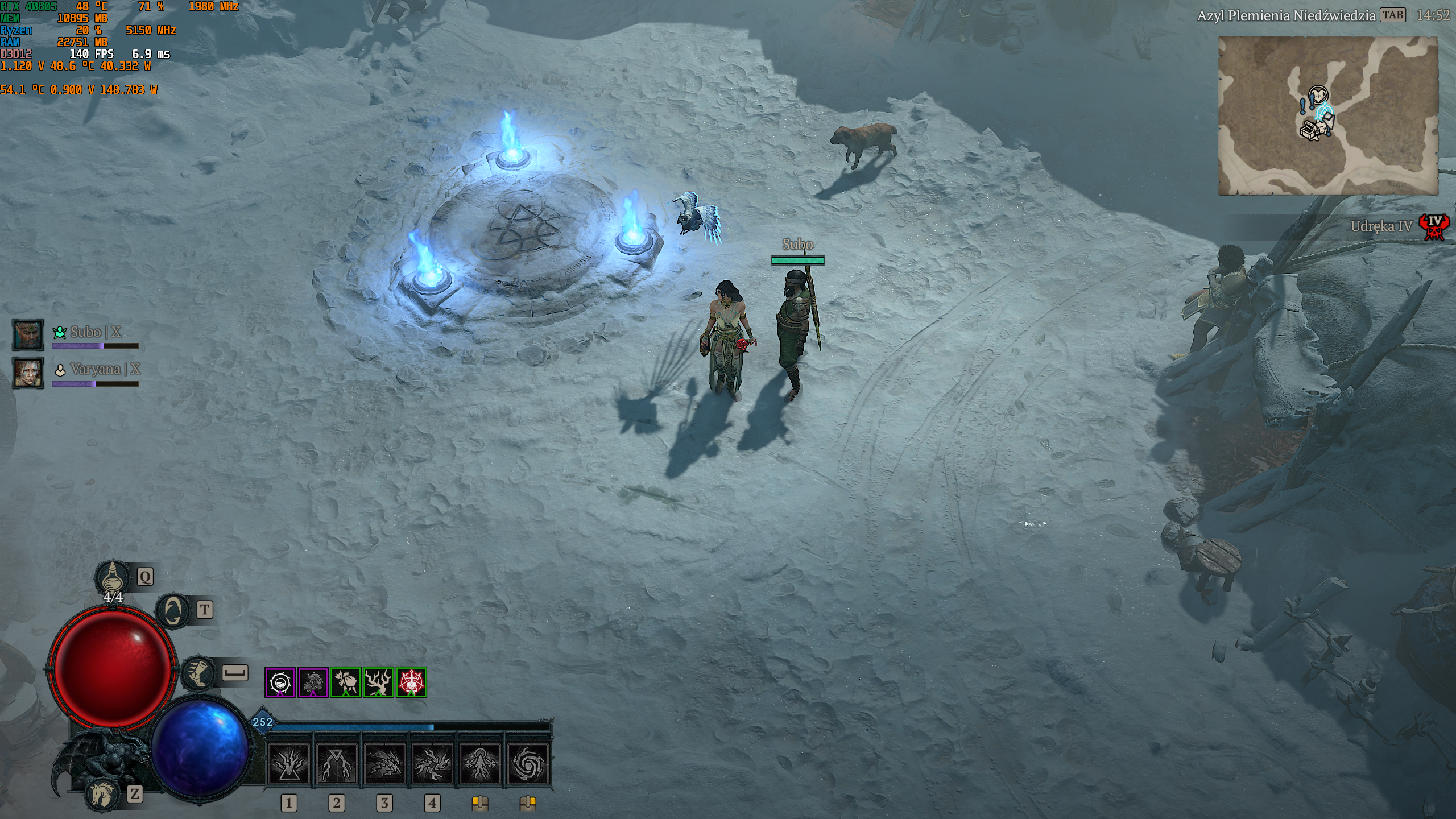
Task: Use the healing potion flask icon
Action: pos(113,577)
